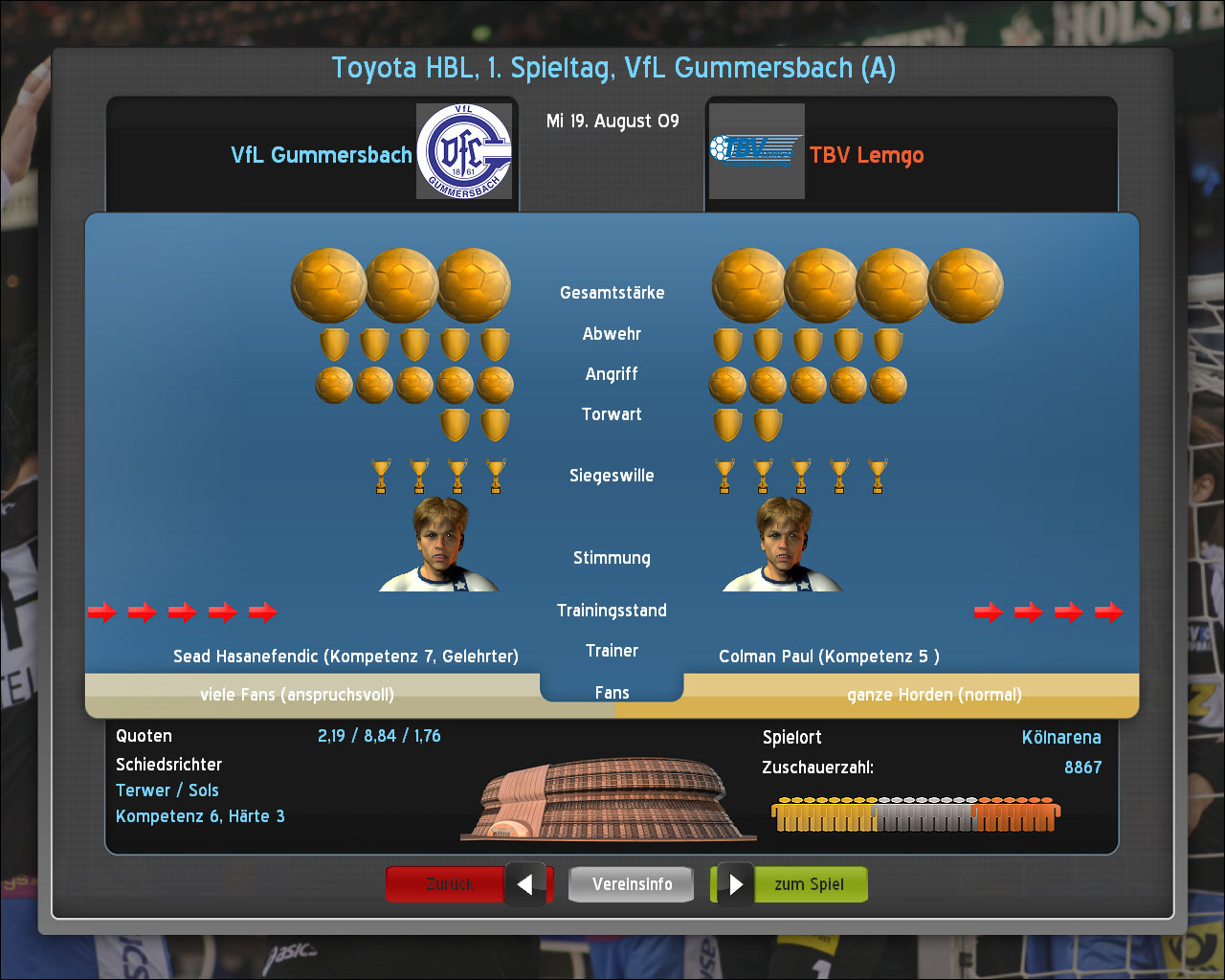This screenshot has width=1225, height=980.
Task: Open the Kölnarena venue link
Action: 1061,738
